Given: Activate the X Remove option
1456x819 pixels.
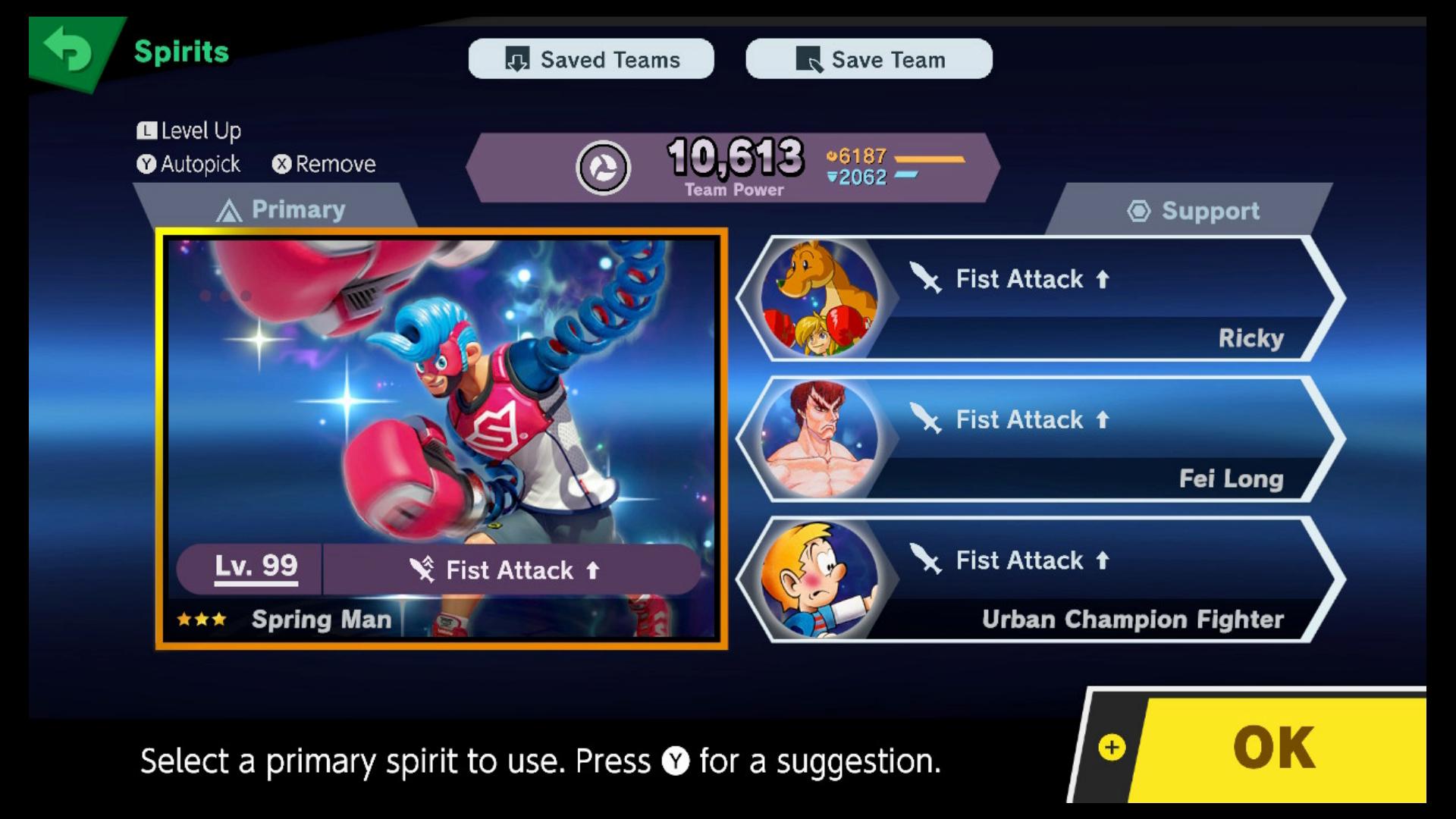Looking at the screenshot, I should pos(325,163).
